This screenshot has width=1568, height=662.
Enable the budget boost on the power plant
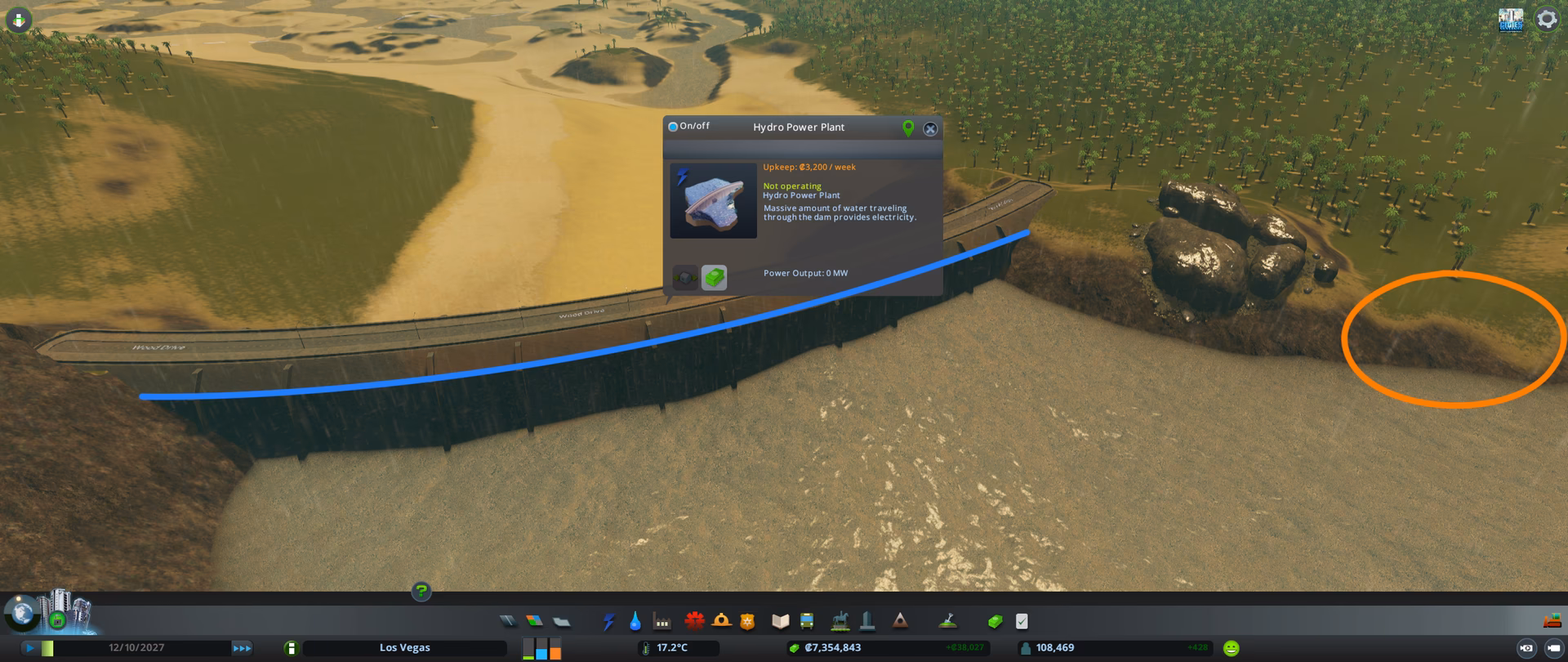point(712,278)
